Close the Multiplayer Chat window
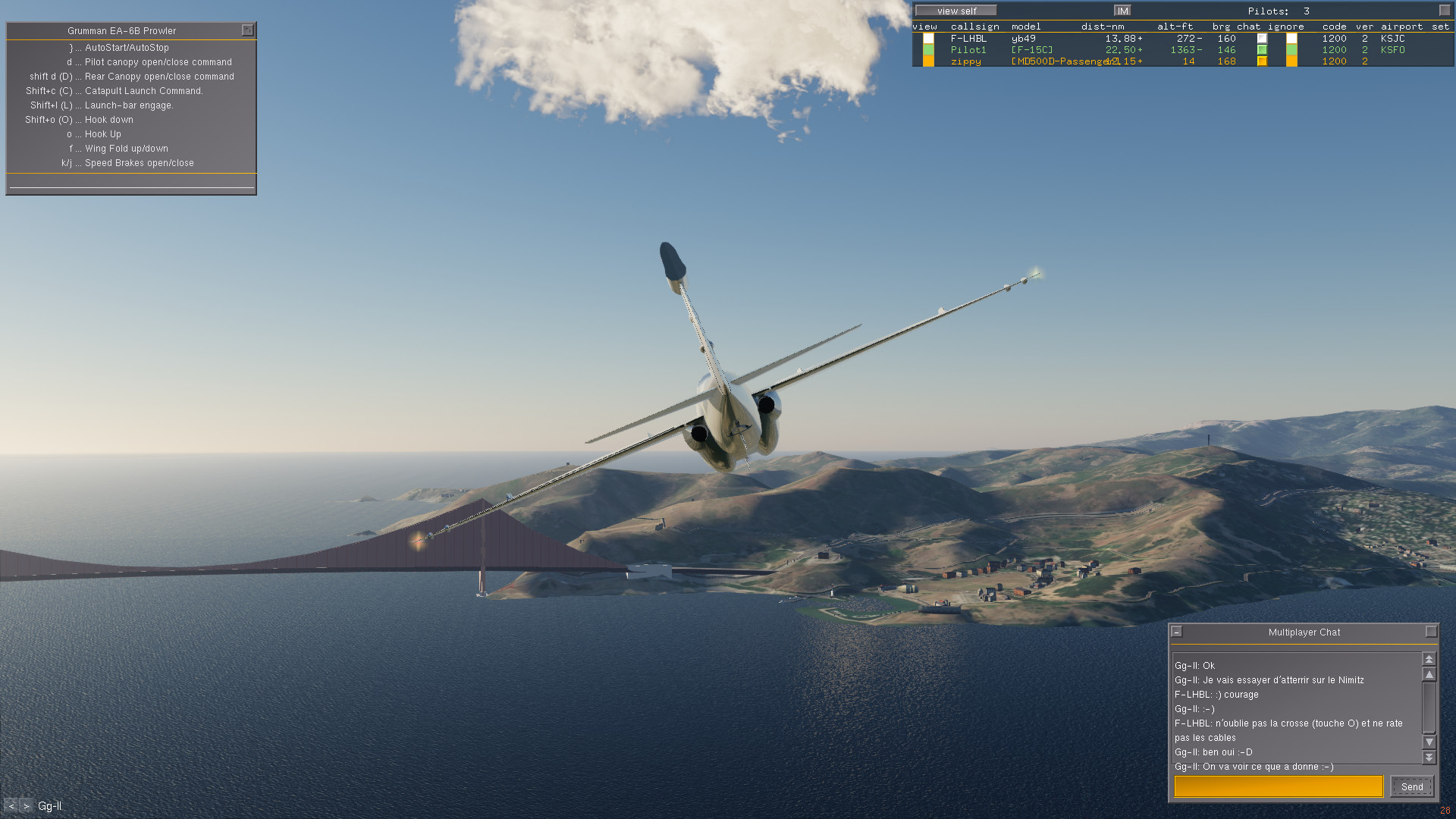This screenshot has width=1456, height=819. (x=1431, y=632)
